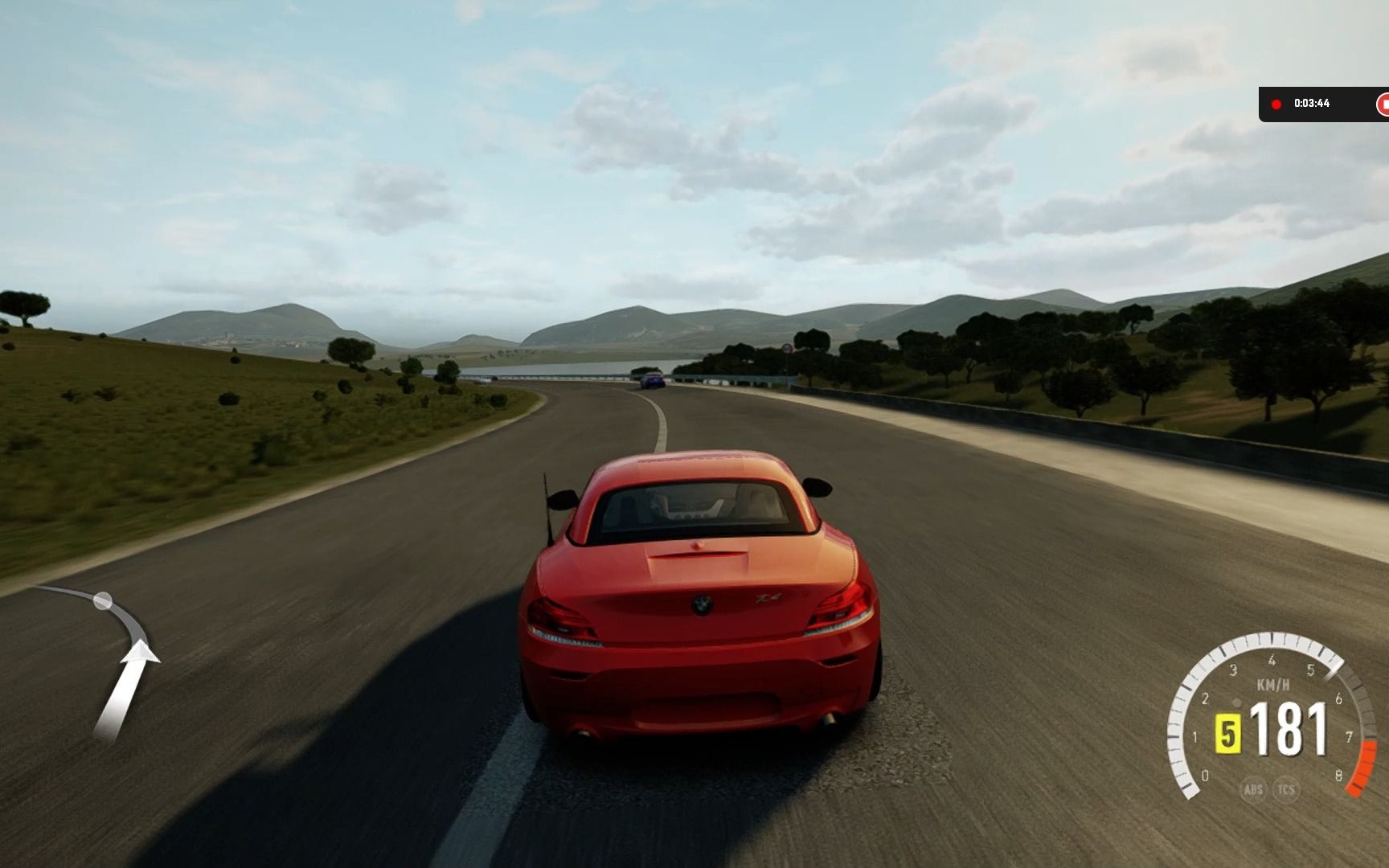
Task: Click the ABS indicator icon
Action: 1253,789
